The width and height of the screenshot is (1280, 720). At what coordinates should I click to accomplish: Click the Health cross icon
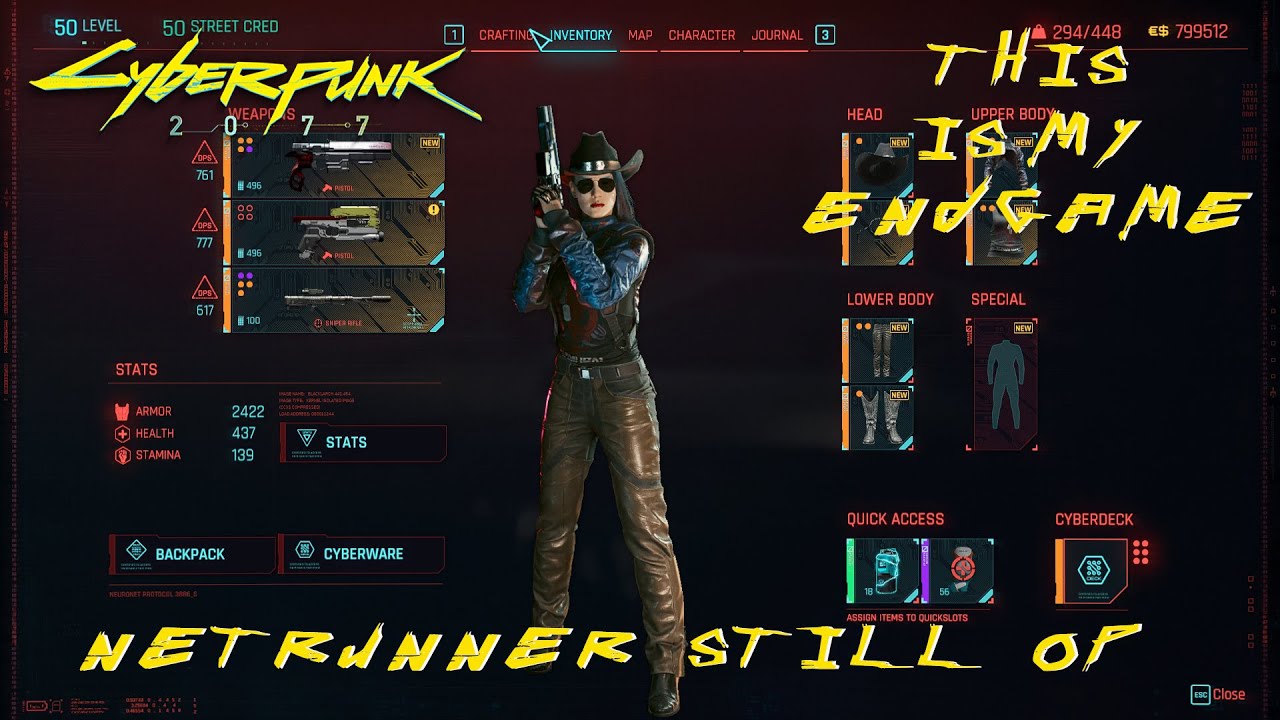point(122,432)
